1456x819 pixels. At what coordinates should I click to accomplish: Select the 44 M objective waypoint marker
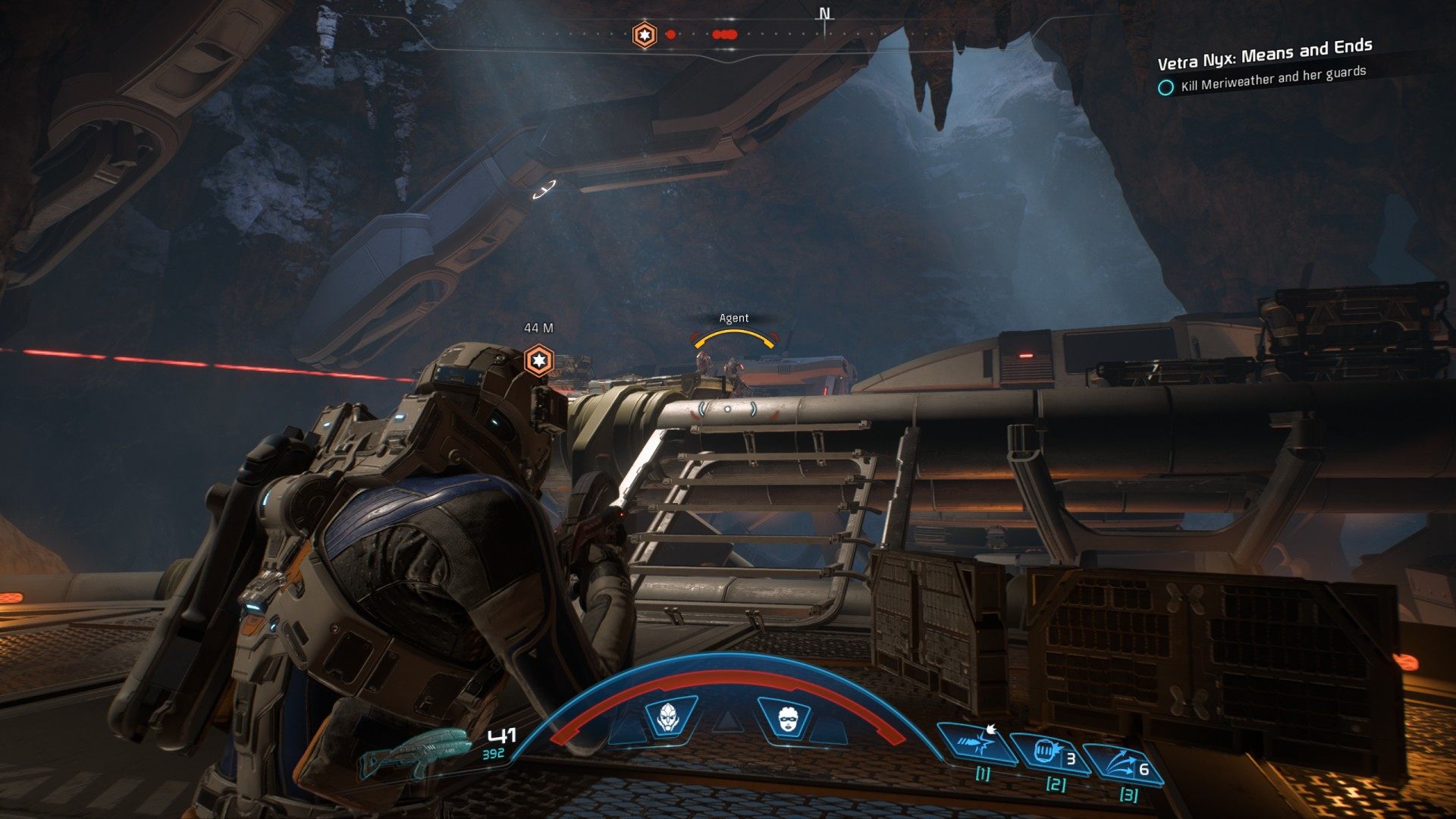(x=538, y=360)
